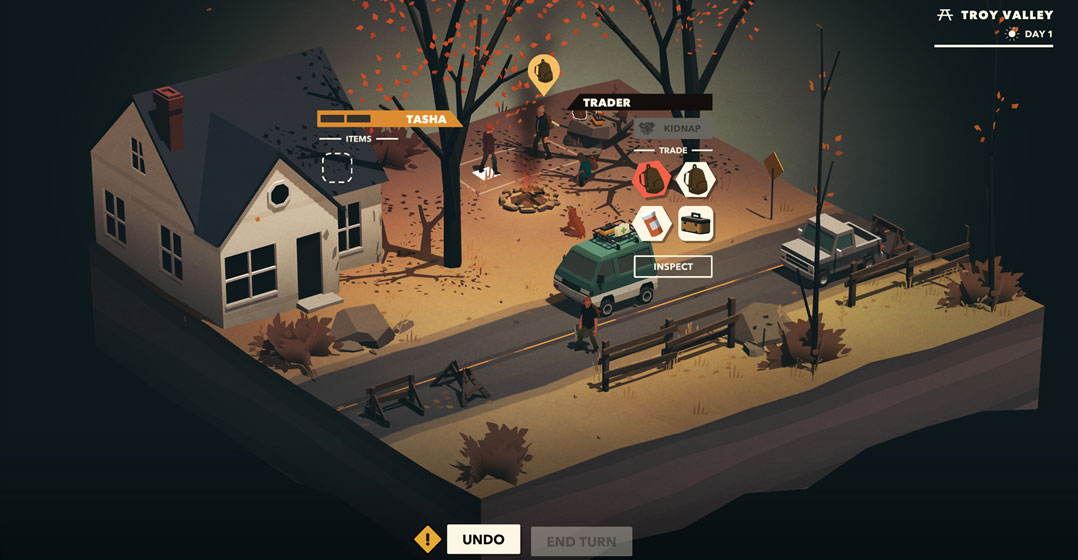The width and height of the screenshot is (1078, 560).
Task: Choose the Kidnap action on the trader
Action: click(x=673, y=128)
